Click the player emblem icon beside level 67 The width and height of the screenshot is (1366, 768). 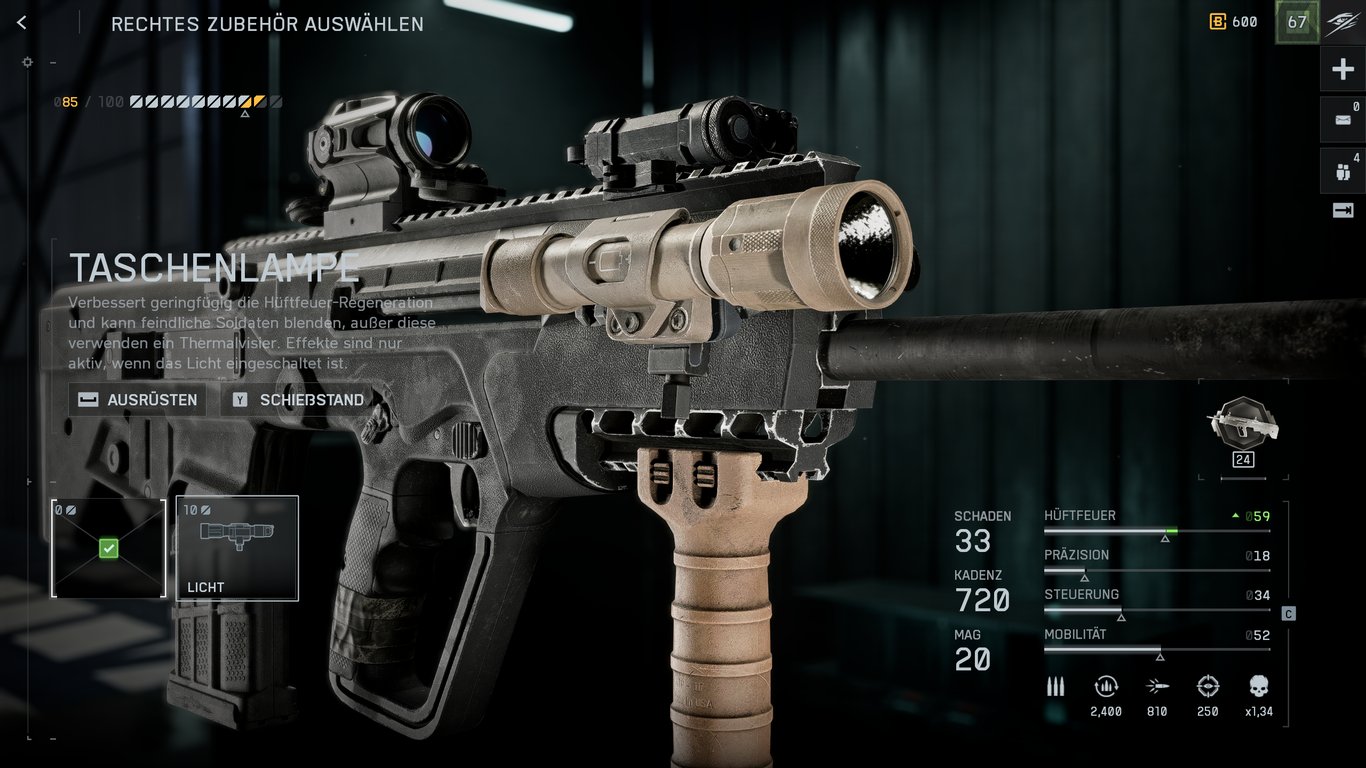pyautogui.click(x=1345, y=21)
